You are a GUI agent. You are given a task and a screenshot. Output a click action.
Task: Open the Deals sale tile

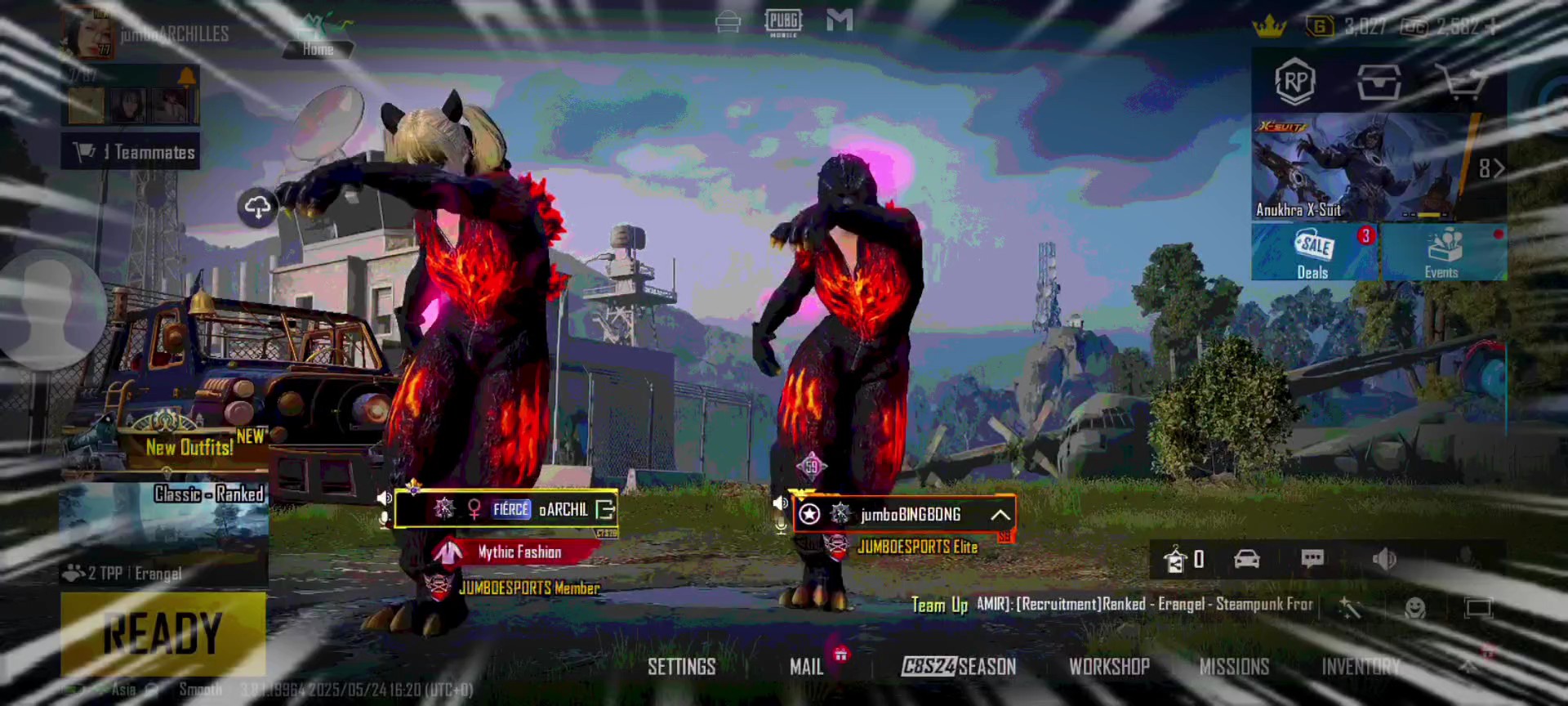pos(1313,252)
